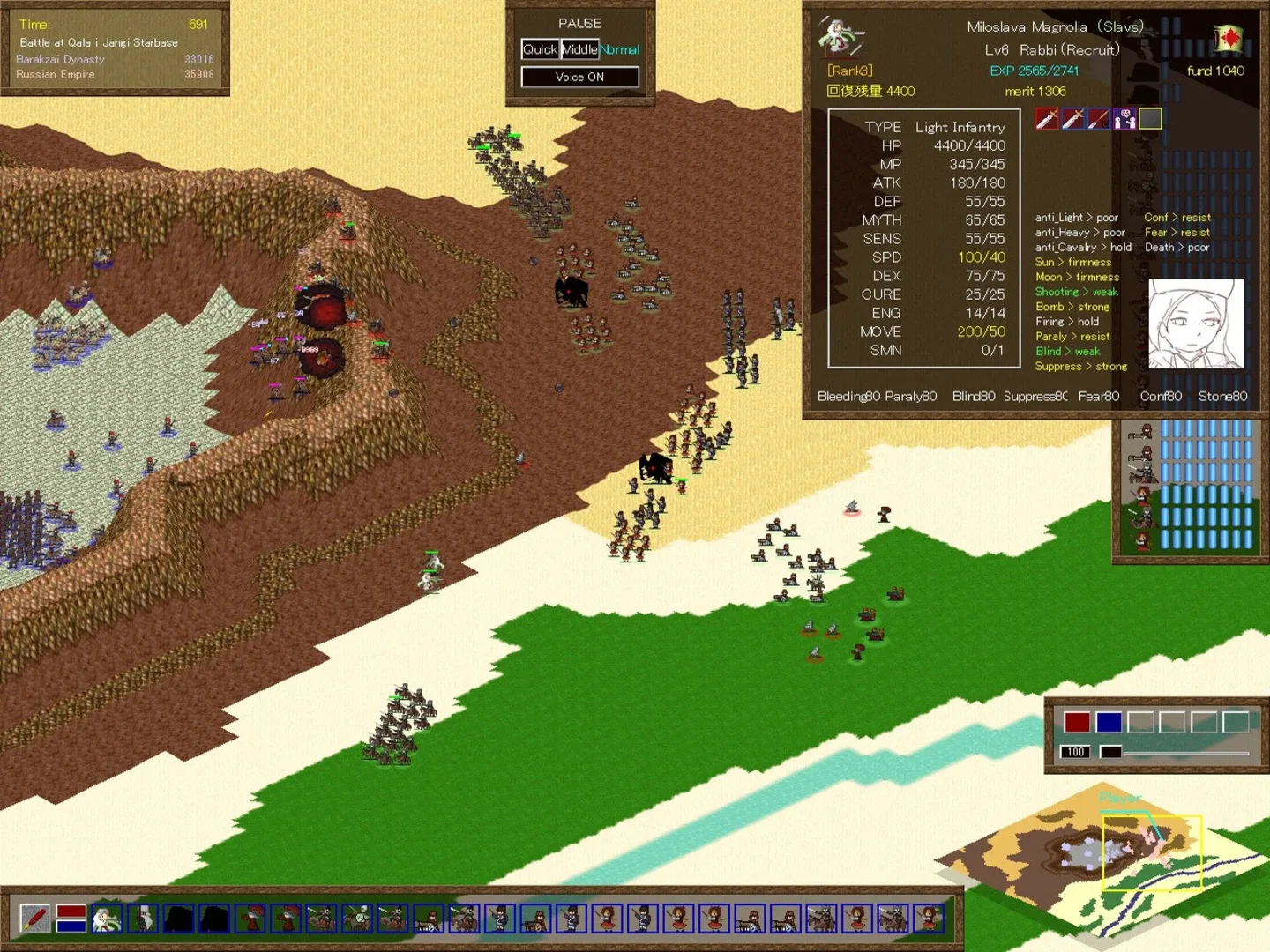Image resolution: width=1270 pixels, height=952 pixels.
Task: Select Middle game speed
Action: pyautogui.click(x=579, y=49)
